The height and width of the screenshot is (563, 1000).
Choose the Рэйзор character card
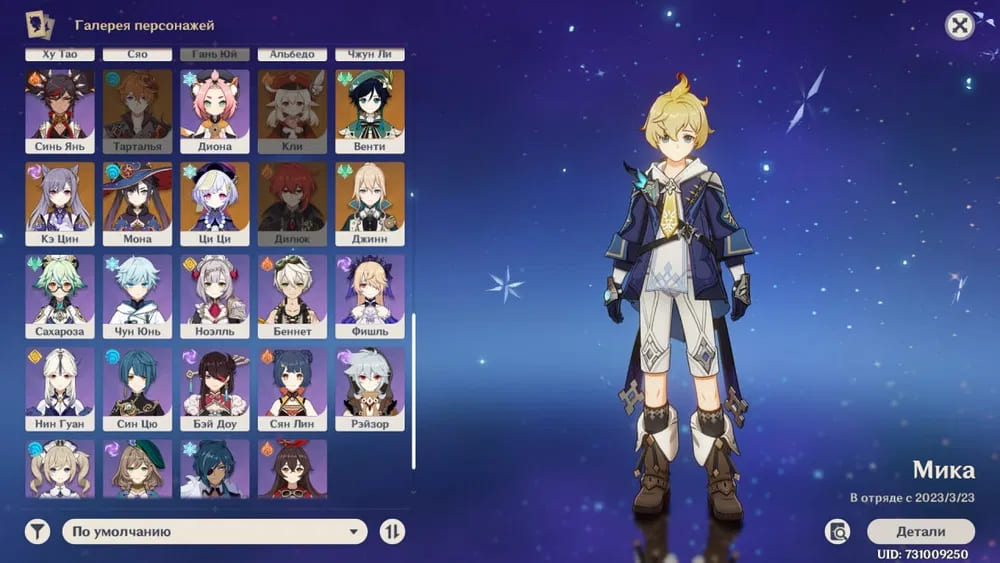370,388
